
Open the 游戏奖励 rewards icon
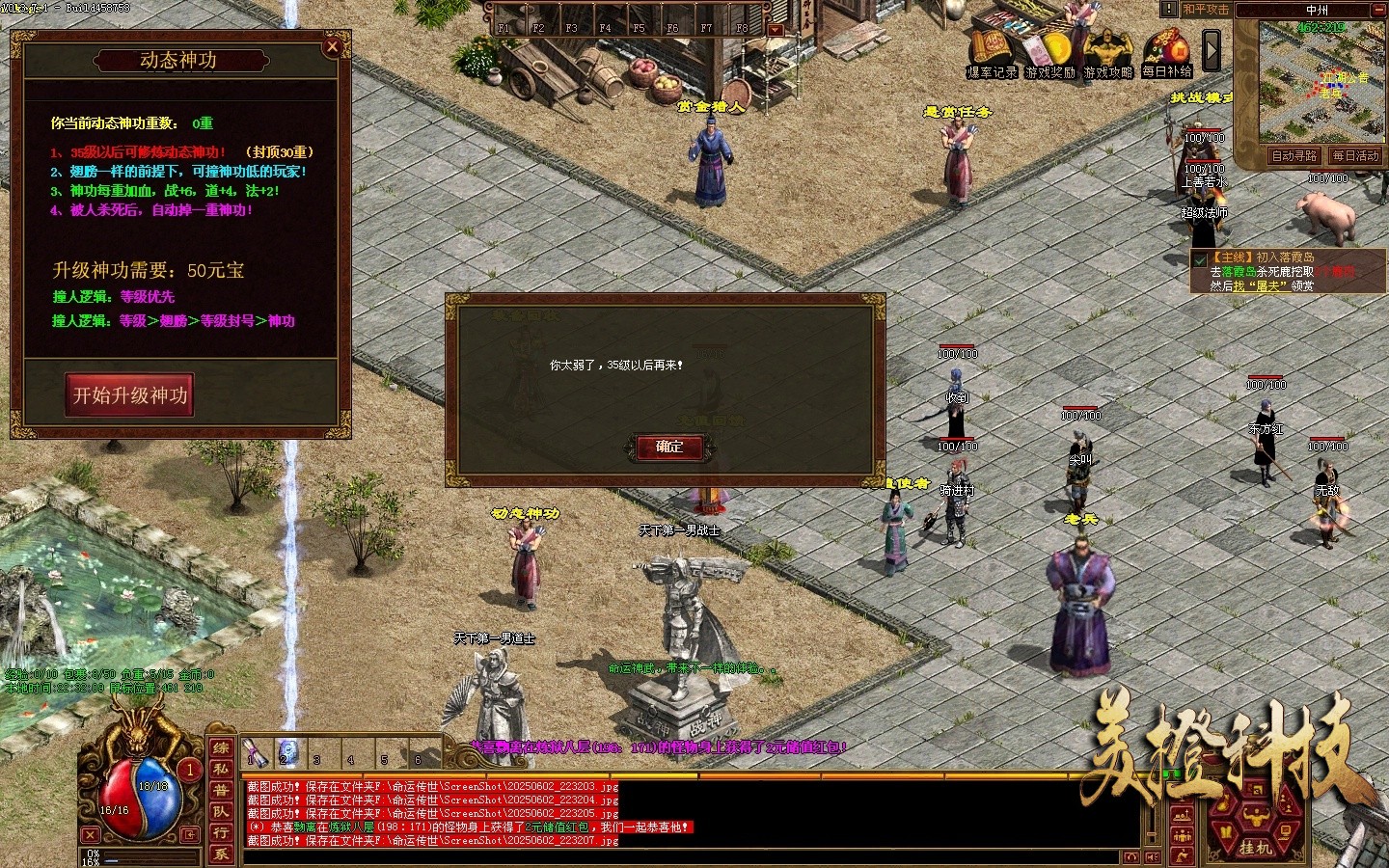click(1050, 54)
